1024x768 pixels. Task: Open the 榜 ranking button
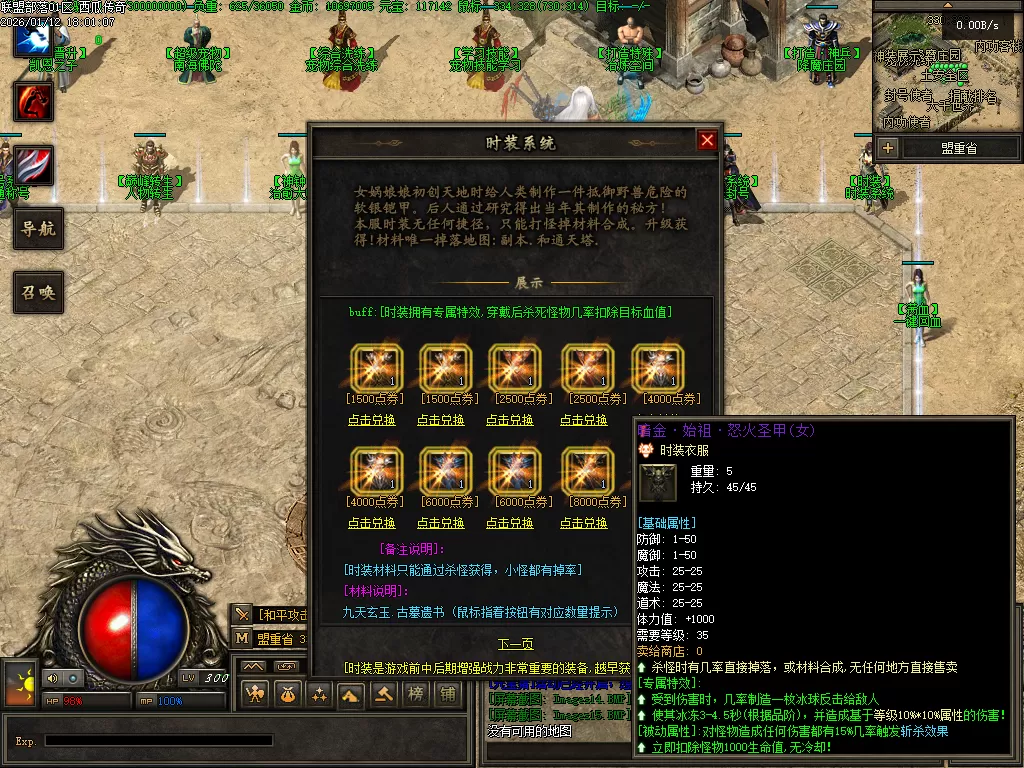415,694
